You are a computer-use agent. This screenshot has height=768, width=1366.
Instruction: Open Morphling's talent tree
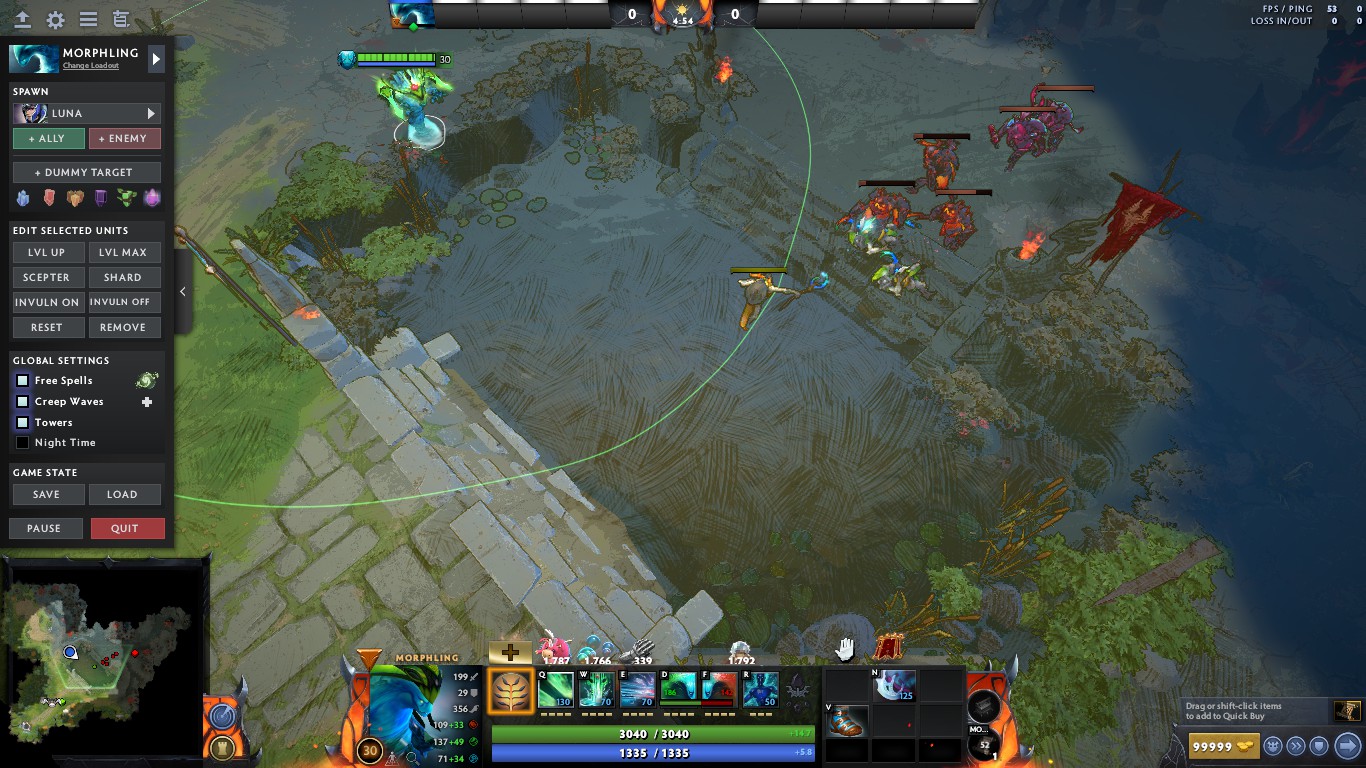click(509, 689)
